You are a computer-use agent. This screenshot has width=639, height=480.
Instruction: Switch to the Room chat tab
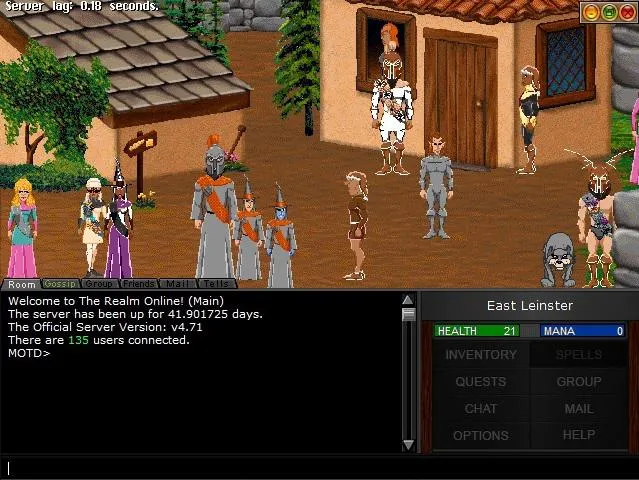(21, 285)
